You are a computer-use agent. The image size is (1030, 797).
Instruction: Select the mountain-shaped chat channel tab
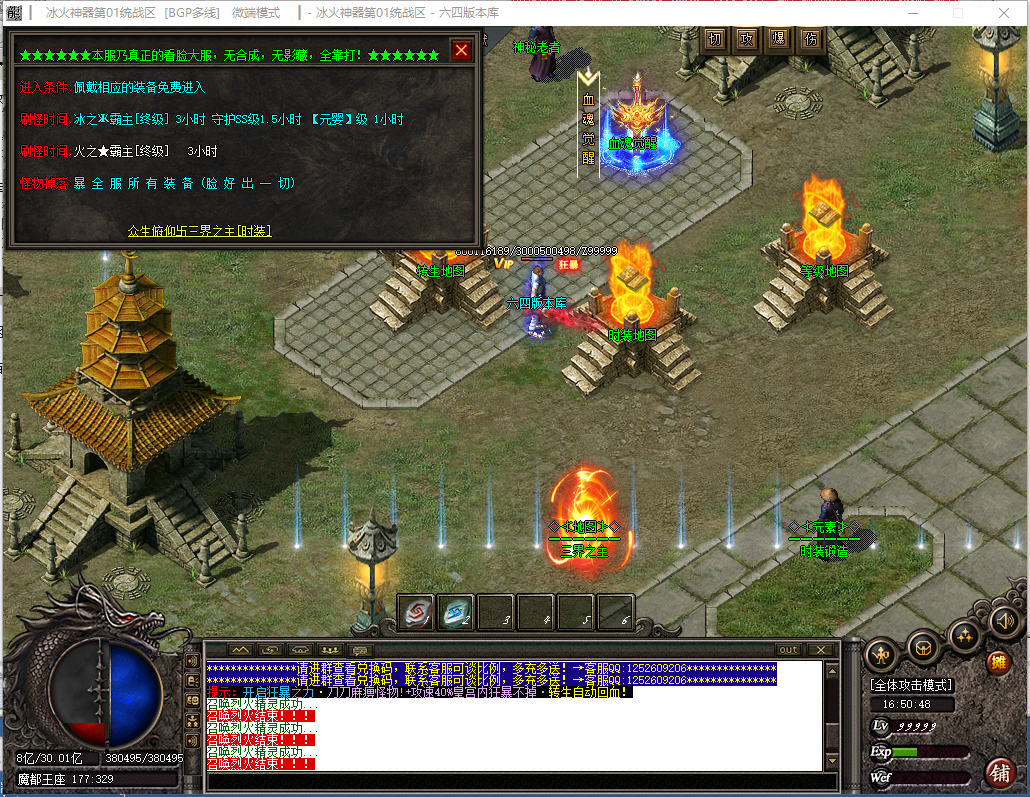tap(240, 650)
